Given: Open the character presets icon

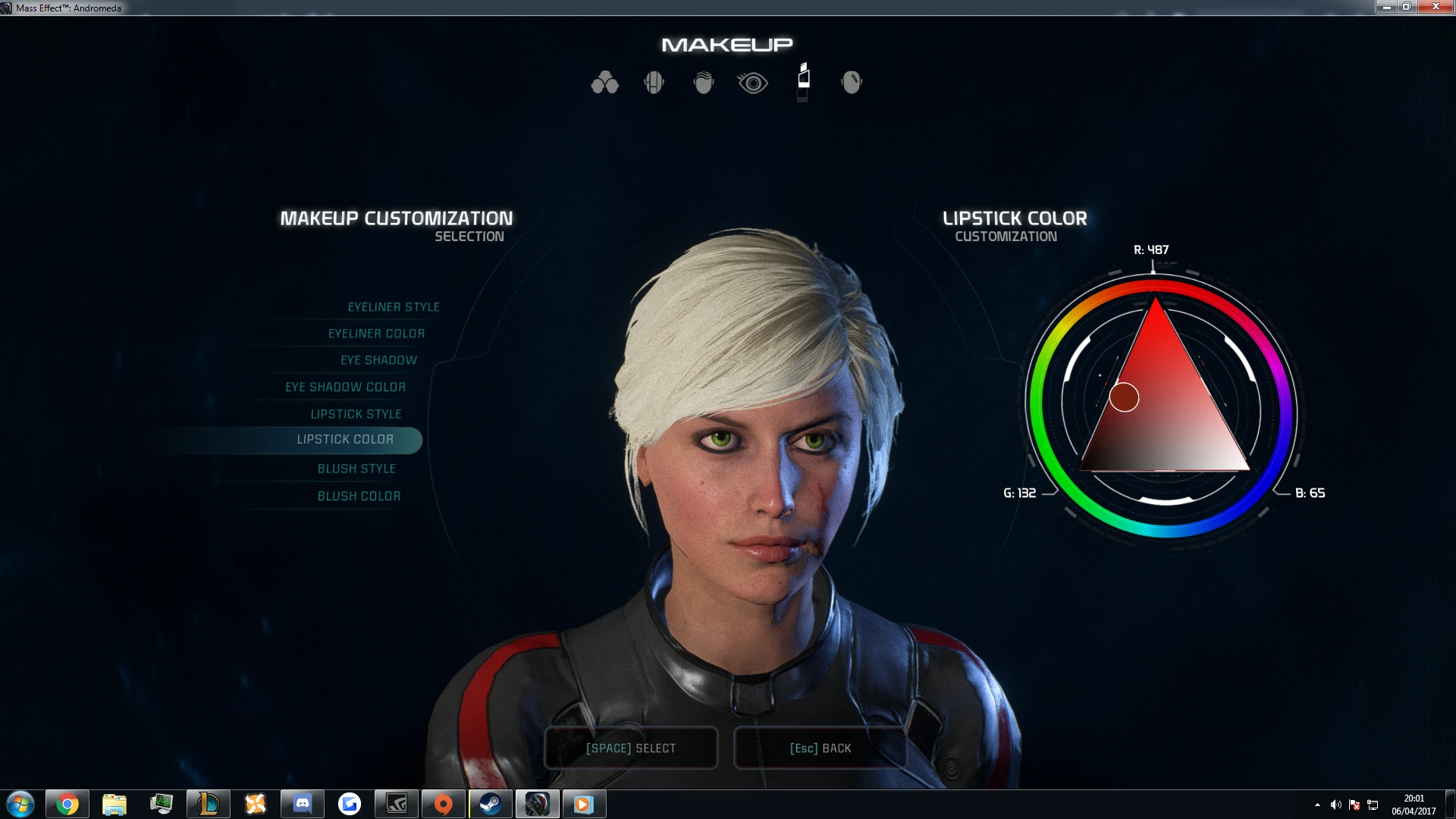Looking at the screenshot, I should pos(604,82).
